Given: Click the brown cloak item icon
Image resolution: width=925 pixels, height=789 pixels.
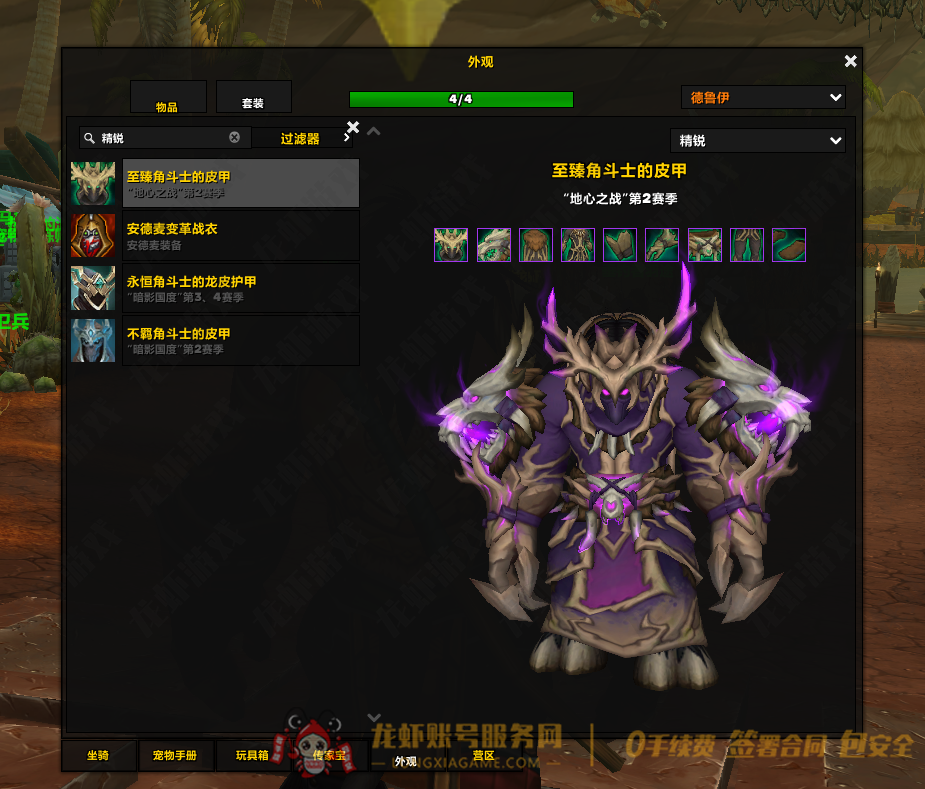Looking at the screenshot, I should pos(536,245).
